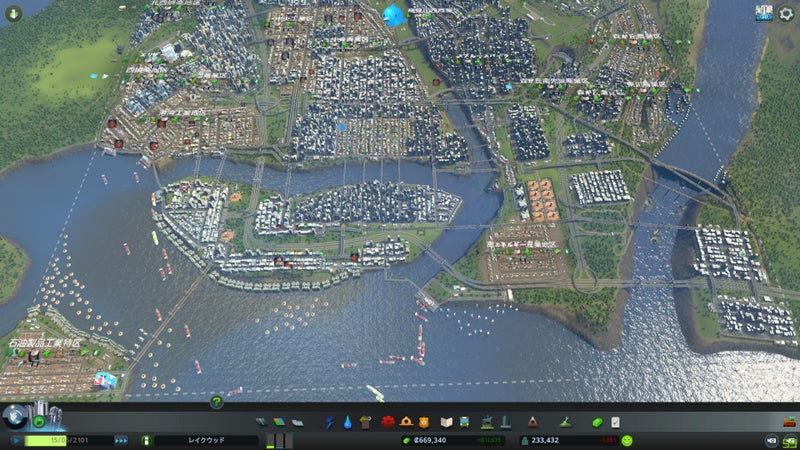Open the city policies panel
The height and width of the screenshot is (450, 800).
point(615,422)
